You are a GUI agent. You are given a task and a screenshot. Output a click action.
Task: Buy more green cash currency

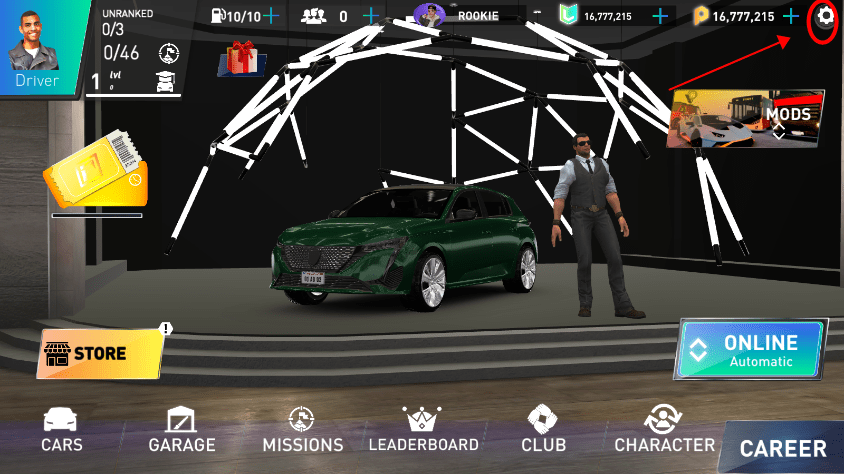pos(660,16)
